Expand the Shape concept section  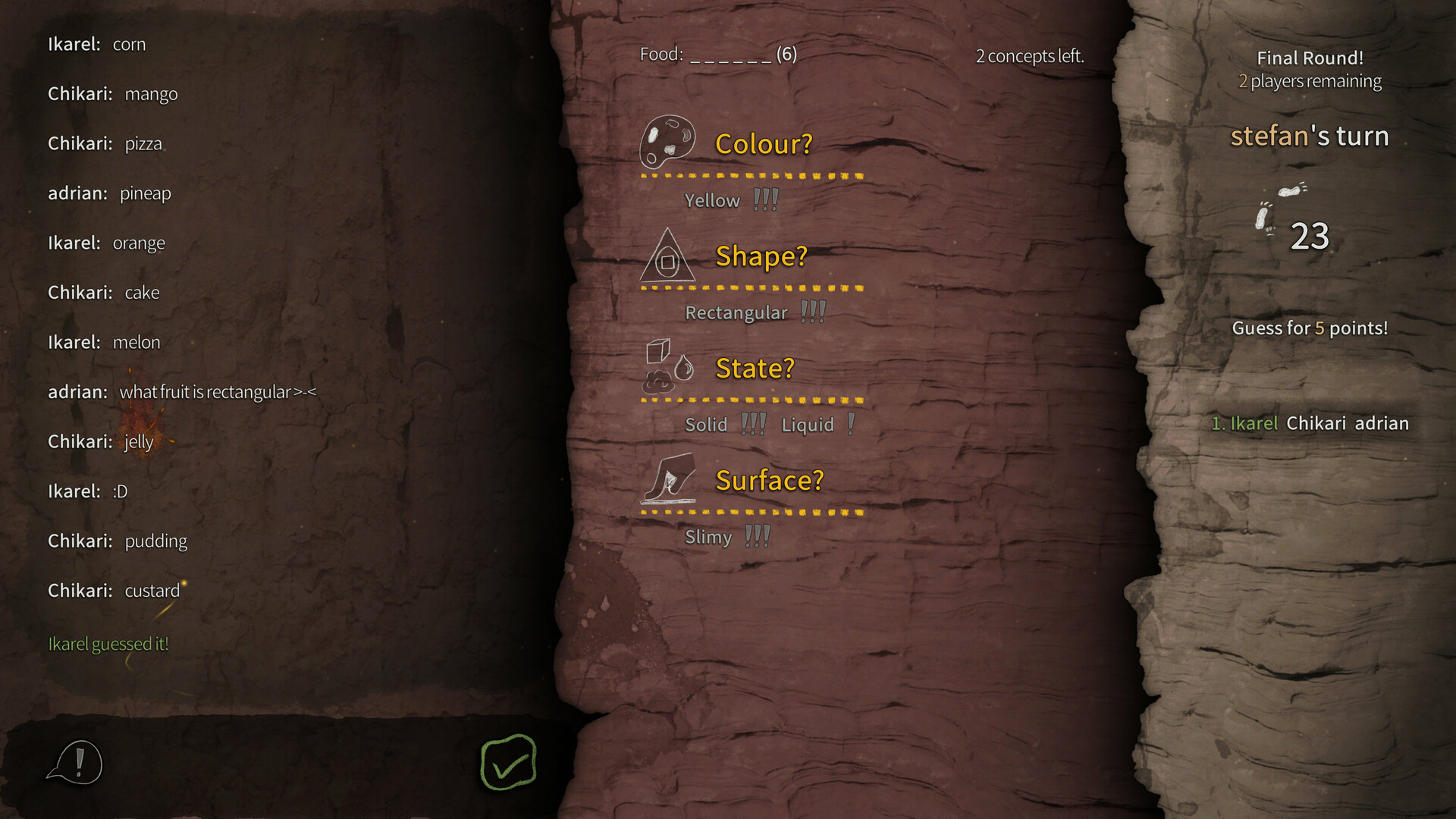pyautogui.click(x=761, y=256)
